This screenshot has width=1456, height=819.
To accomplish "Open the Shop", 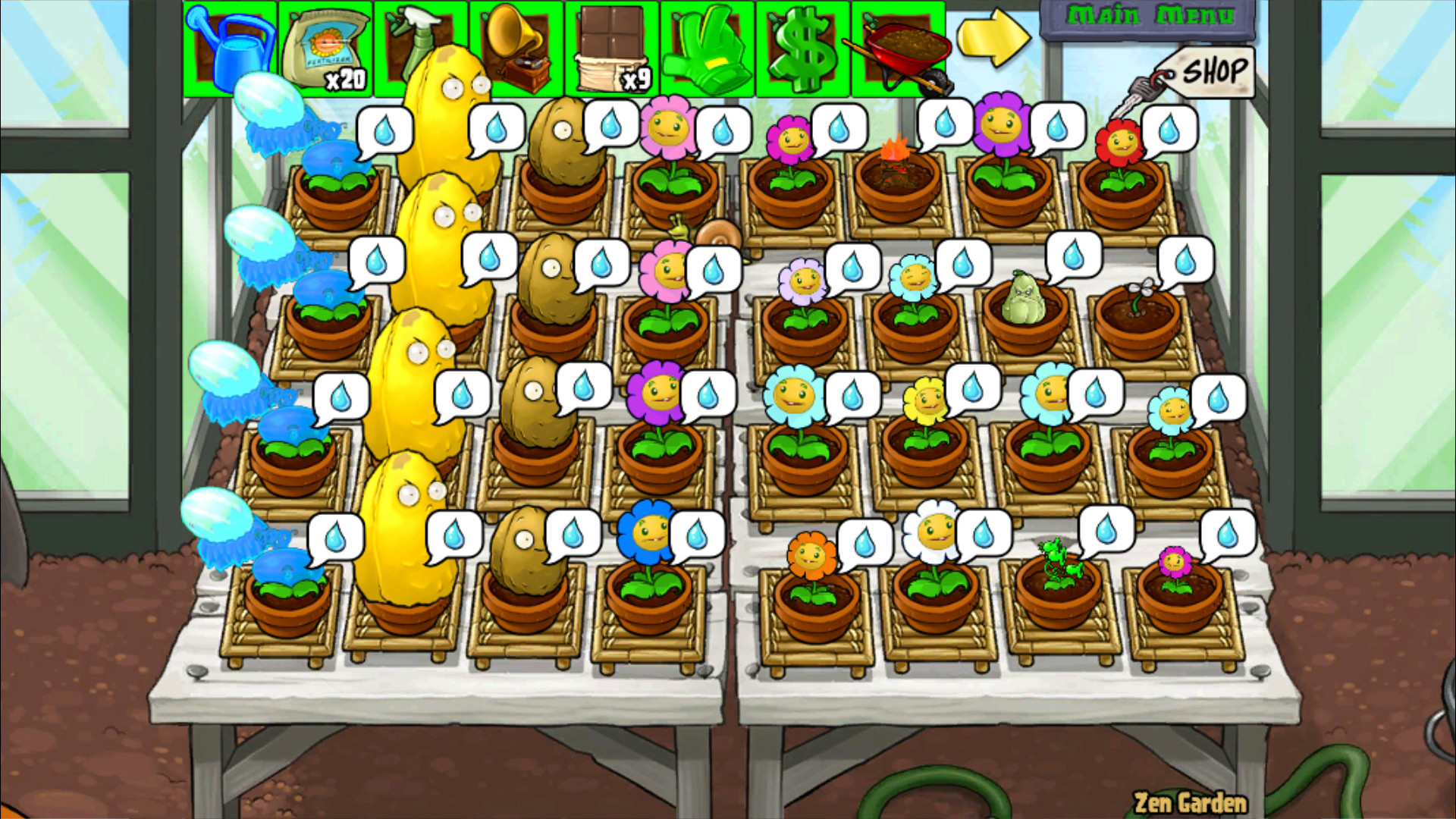I will [1212, 70].
